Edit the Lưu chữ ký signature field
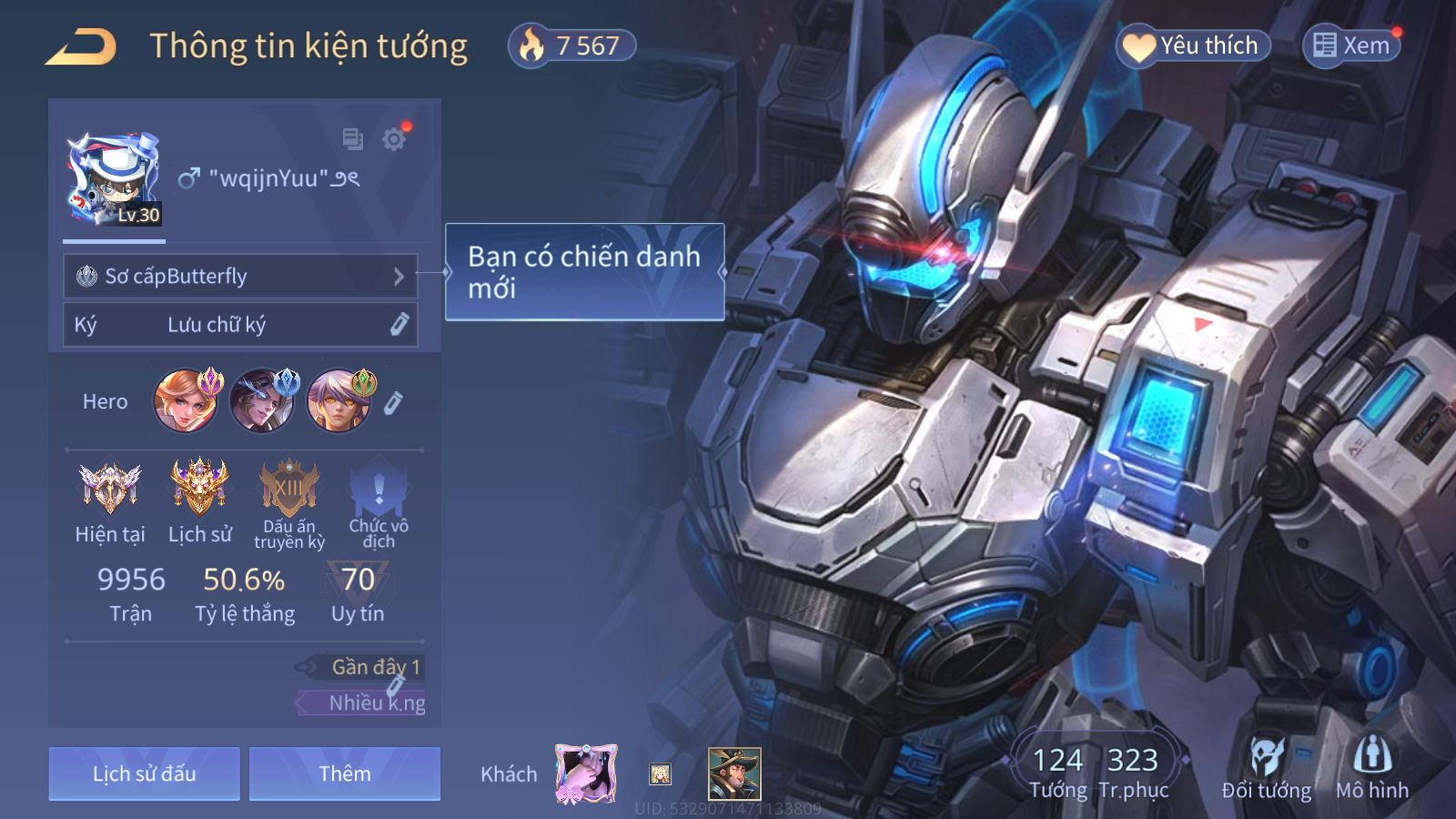1456x819 pixels. [x=399, y=325]
